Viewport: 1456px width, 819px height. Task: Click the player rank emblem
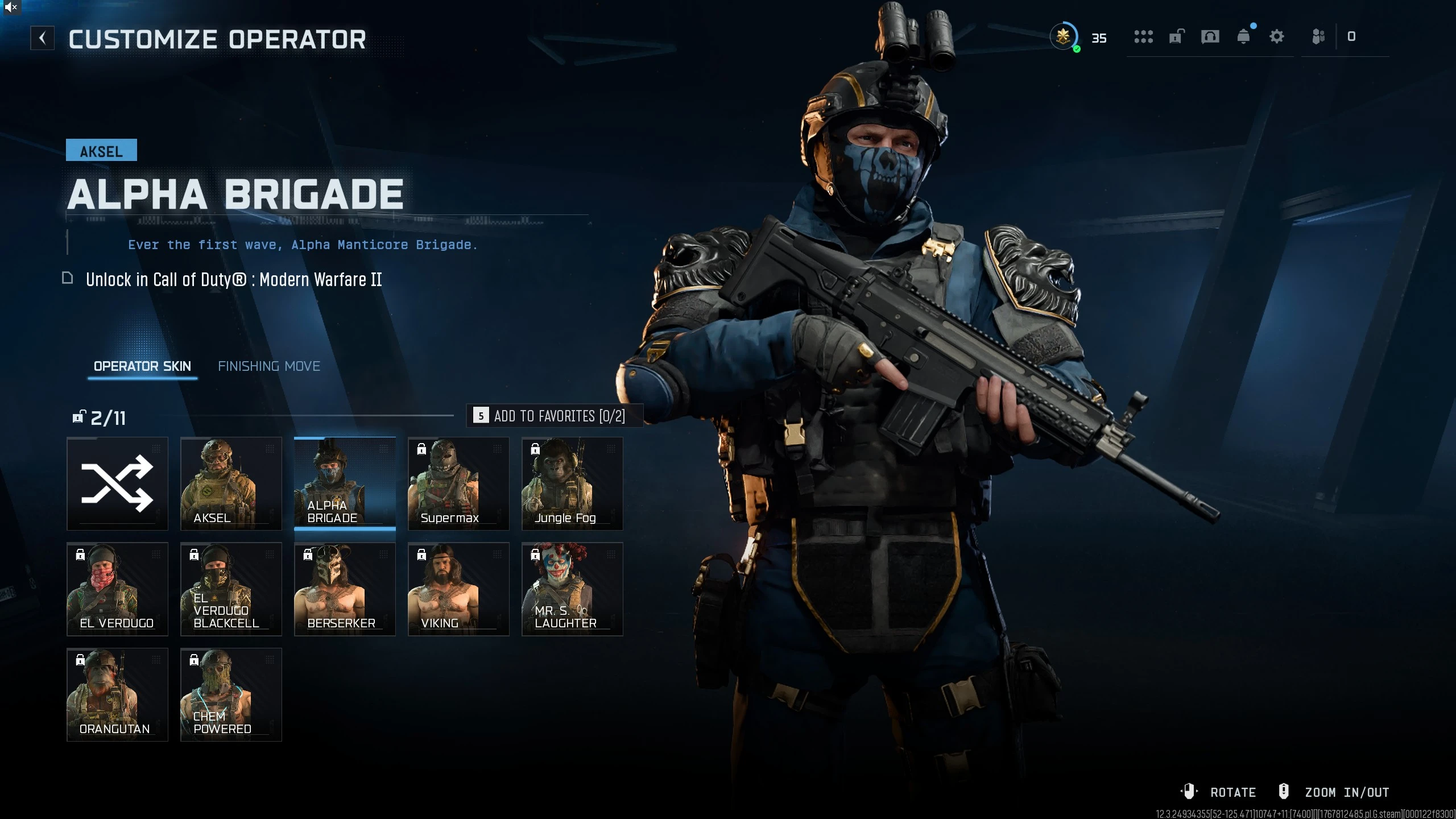click(1064, 36)
